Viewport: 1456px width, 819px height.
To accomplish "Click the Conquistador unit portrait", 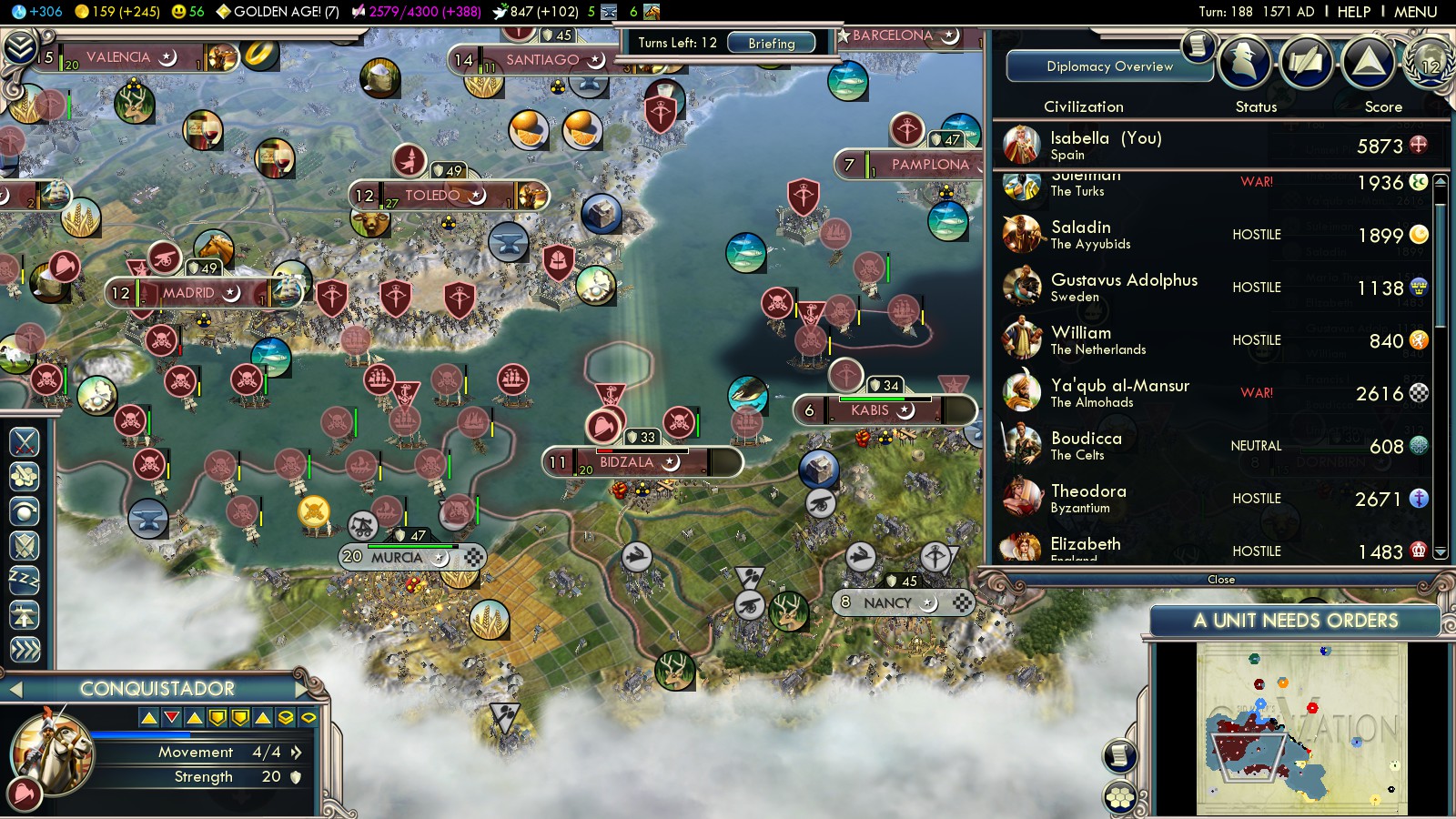I will pos(52,752).
